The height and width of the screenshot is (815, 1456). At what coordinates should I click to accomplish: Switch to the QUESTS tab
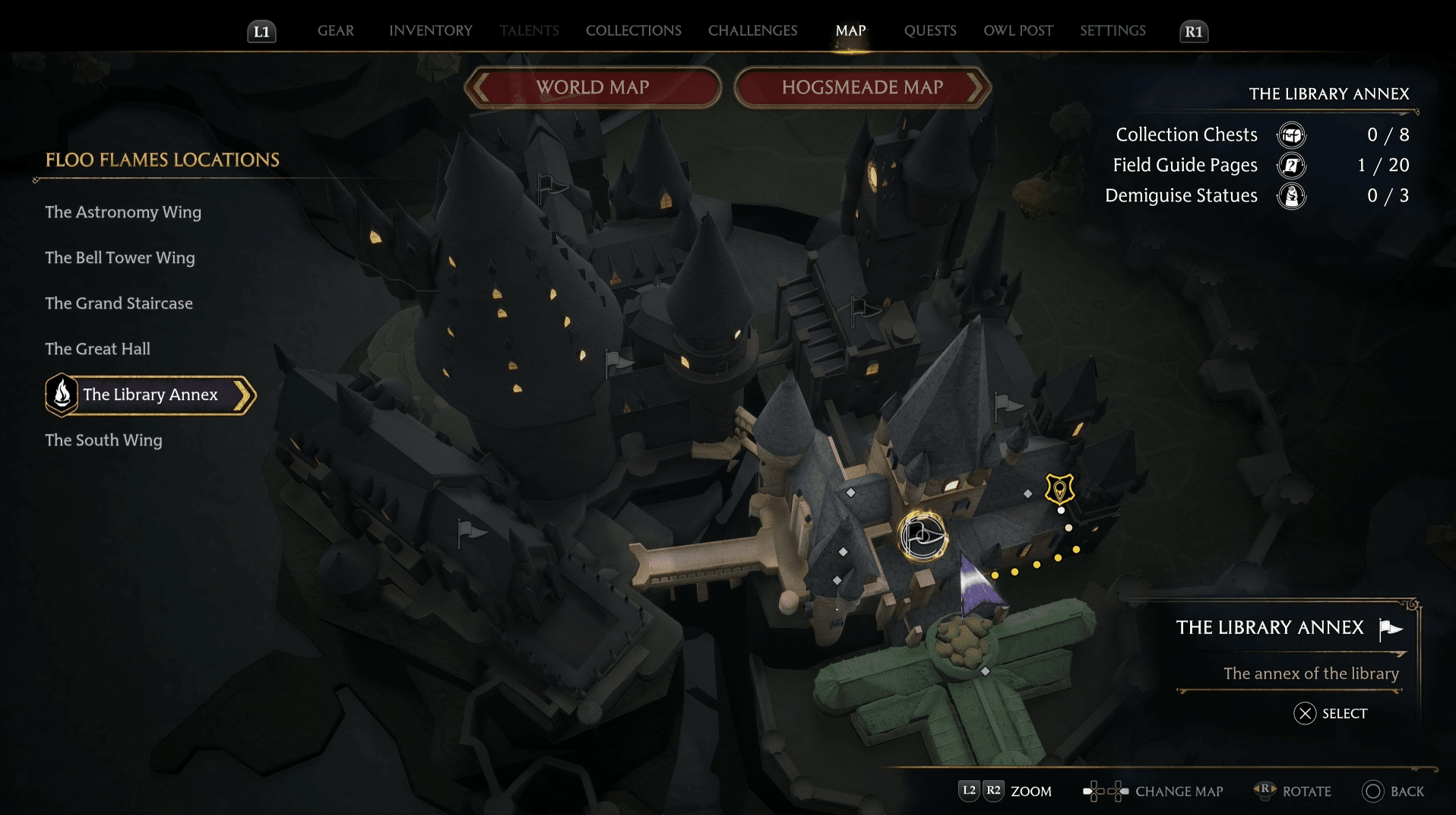[x=929, y=31]
